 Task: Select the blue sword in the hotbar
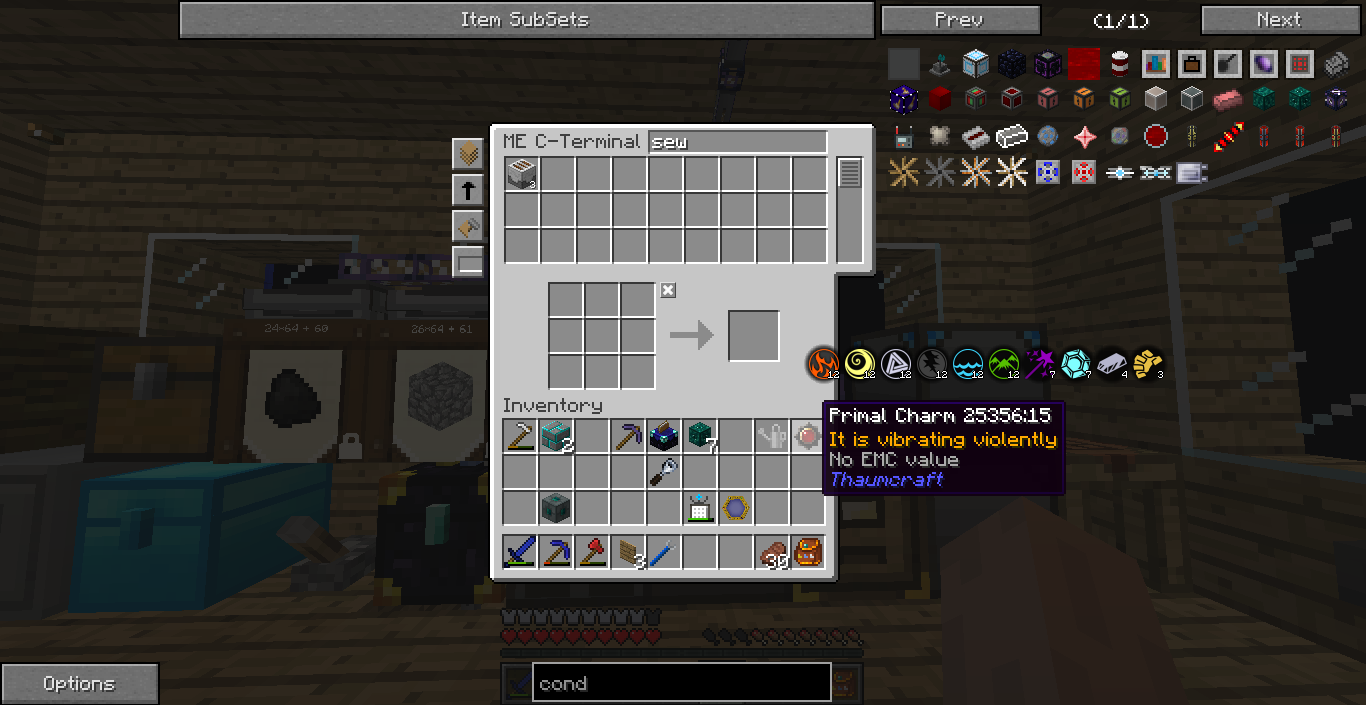point(520,552)
